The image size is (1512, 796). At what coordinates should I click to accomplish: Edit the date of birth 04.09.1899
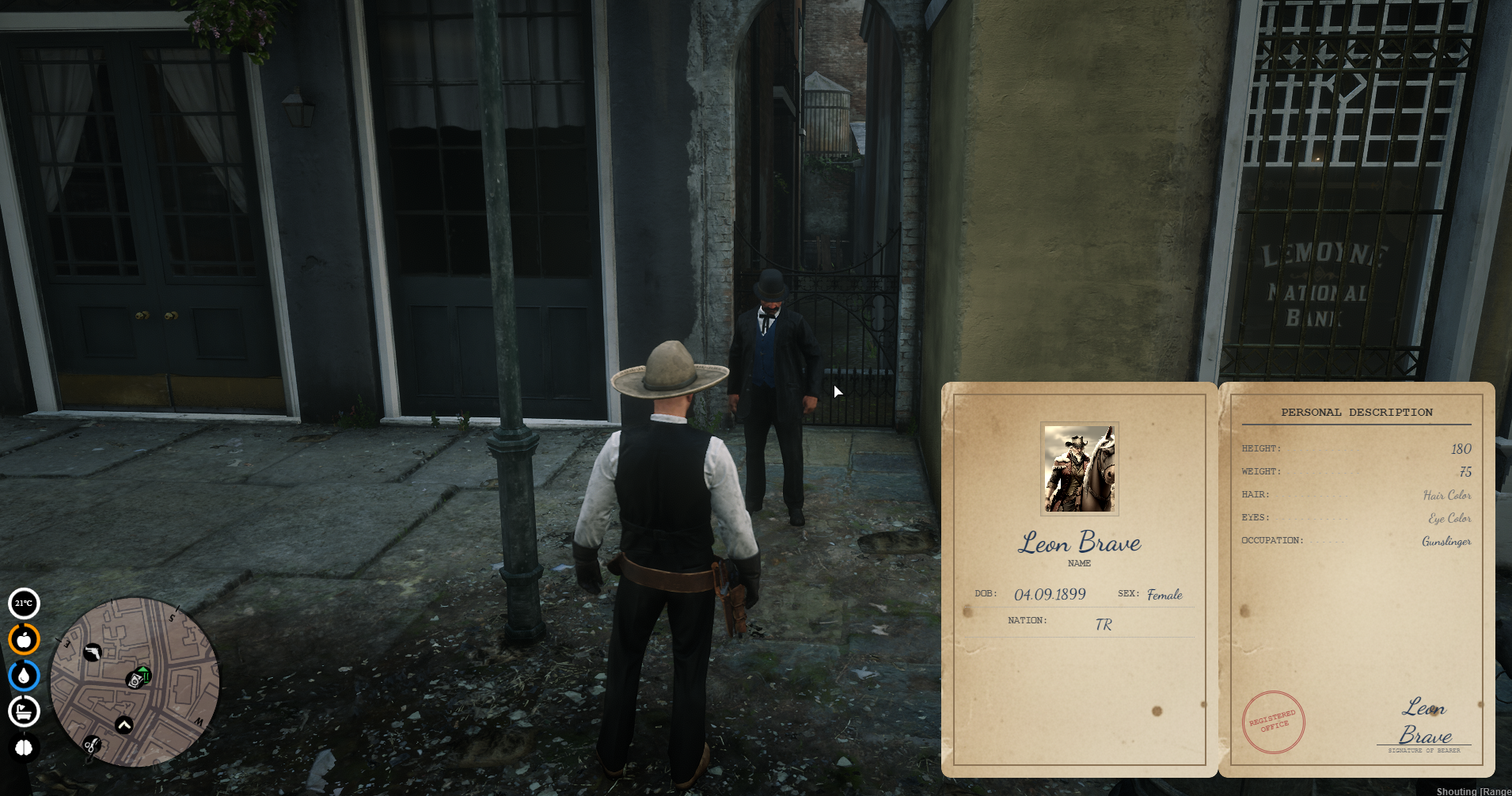[x=1050, y=594]
